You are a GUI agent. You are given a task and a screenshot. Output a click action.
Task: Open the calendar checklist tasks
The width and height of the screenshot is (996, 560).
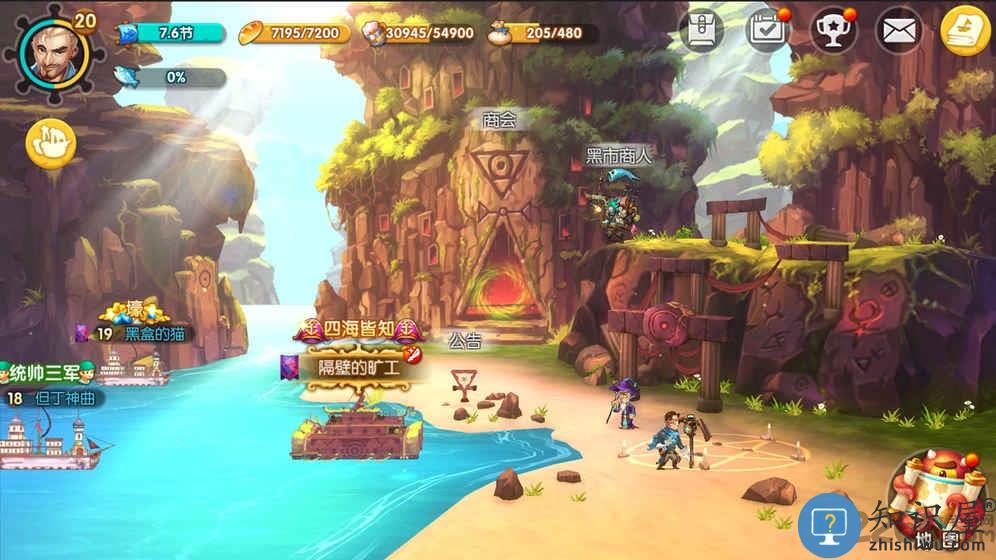click(768, 31)
